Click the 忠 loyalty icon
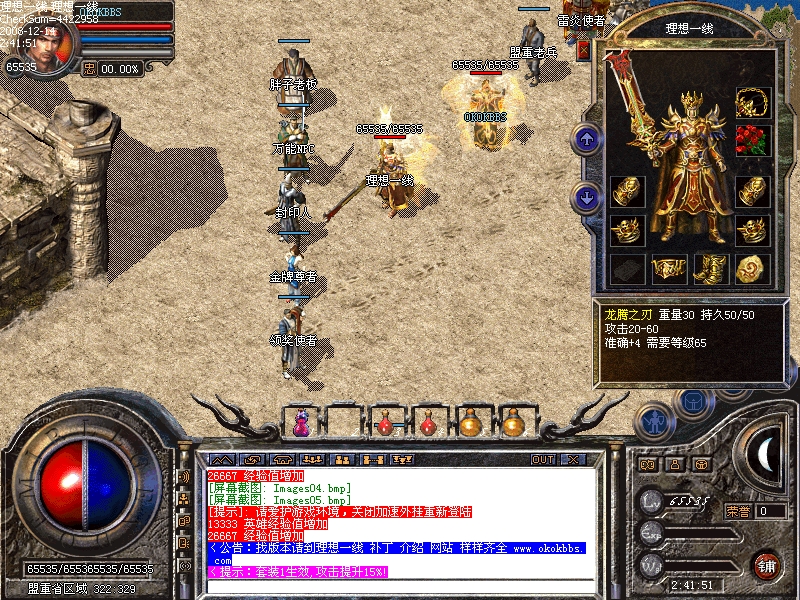Screen dimensions: 800x600 point(89,69)
